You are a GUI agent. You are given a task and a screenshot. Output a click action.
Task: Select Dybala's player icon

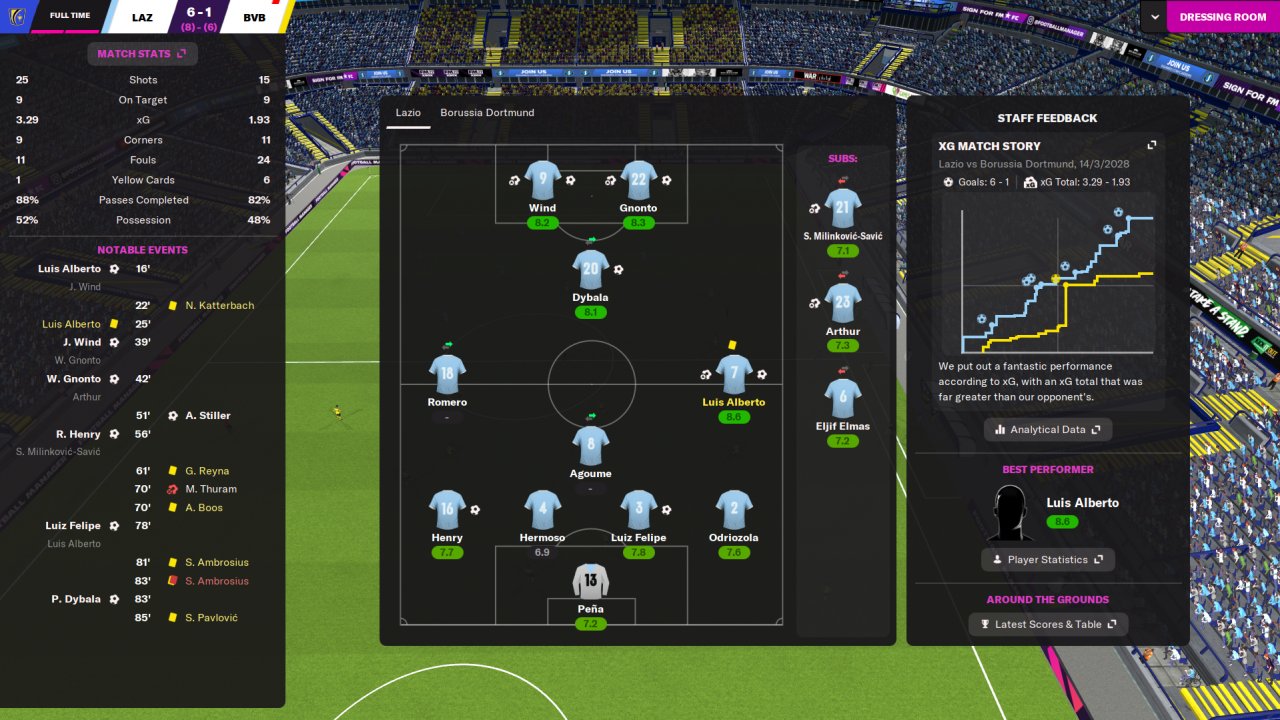point(590,269)
